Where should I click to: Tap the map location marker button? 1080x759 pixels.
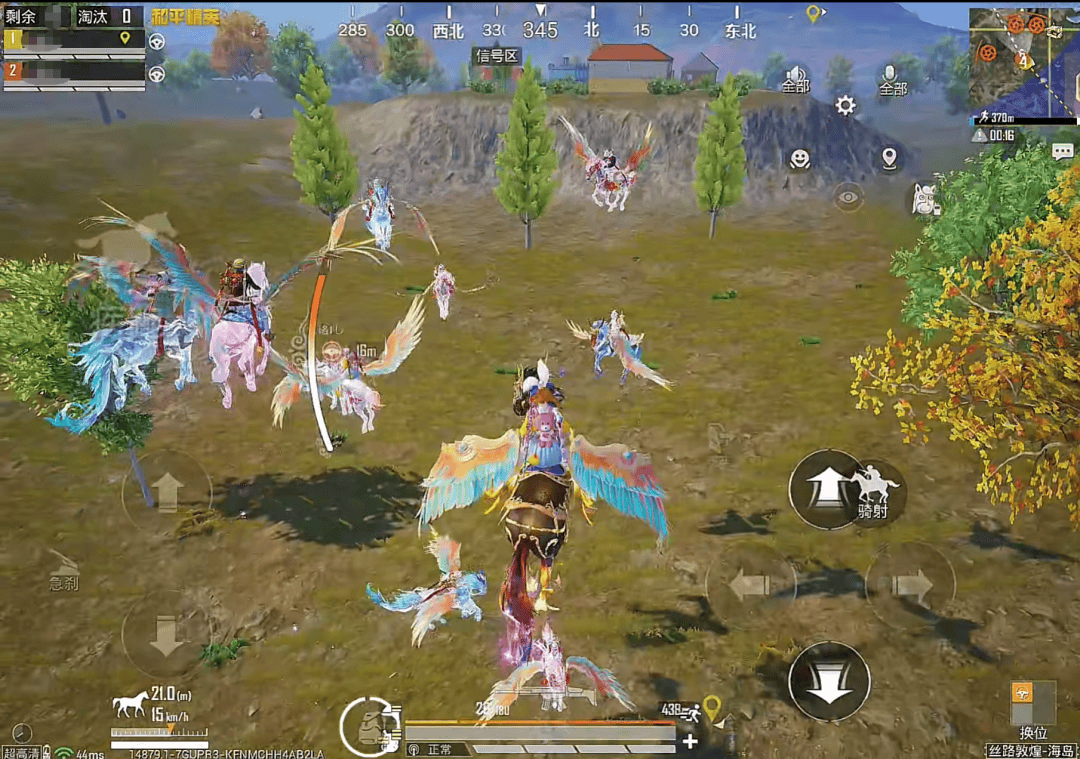[x=889, y=158]
